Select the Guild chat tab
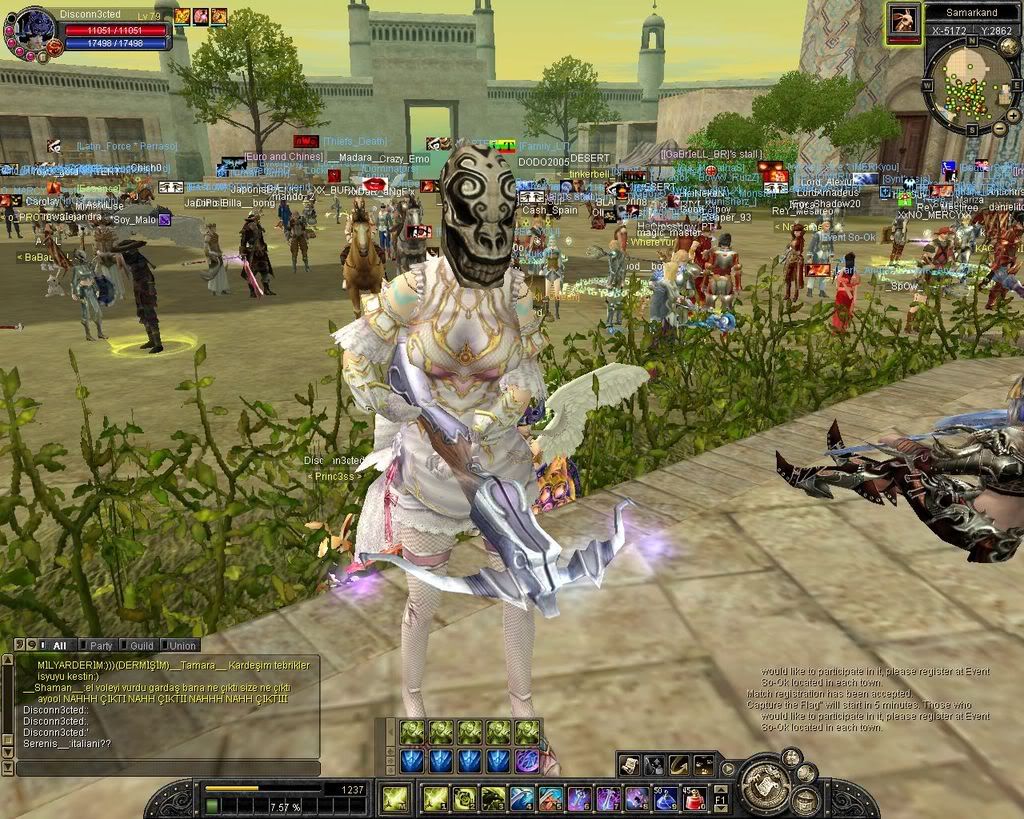This screenshot has height=819, width=1024. [141, 645]
